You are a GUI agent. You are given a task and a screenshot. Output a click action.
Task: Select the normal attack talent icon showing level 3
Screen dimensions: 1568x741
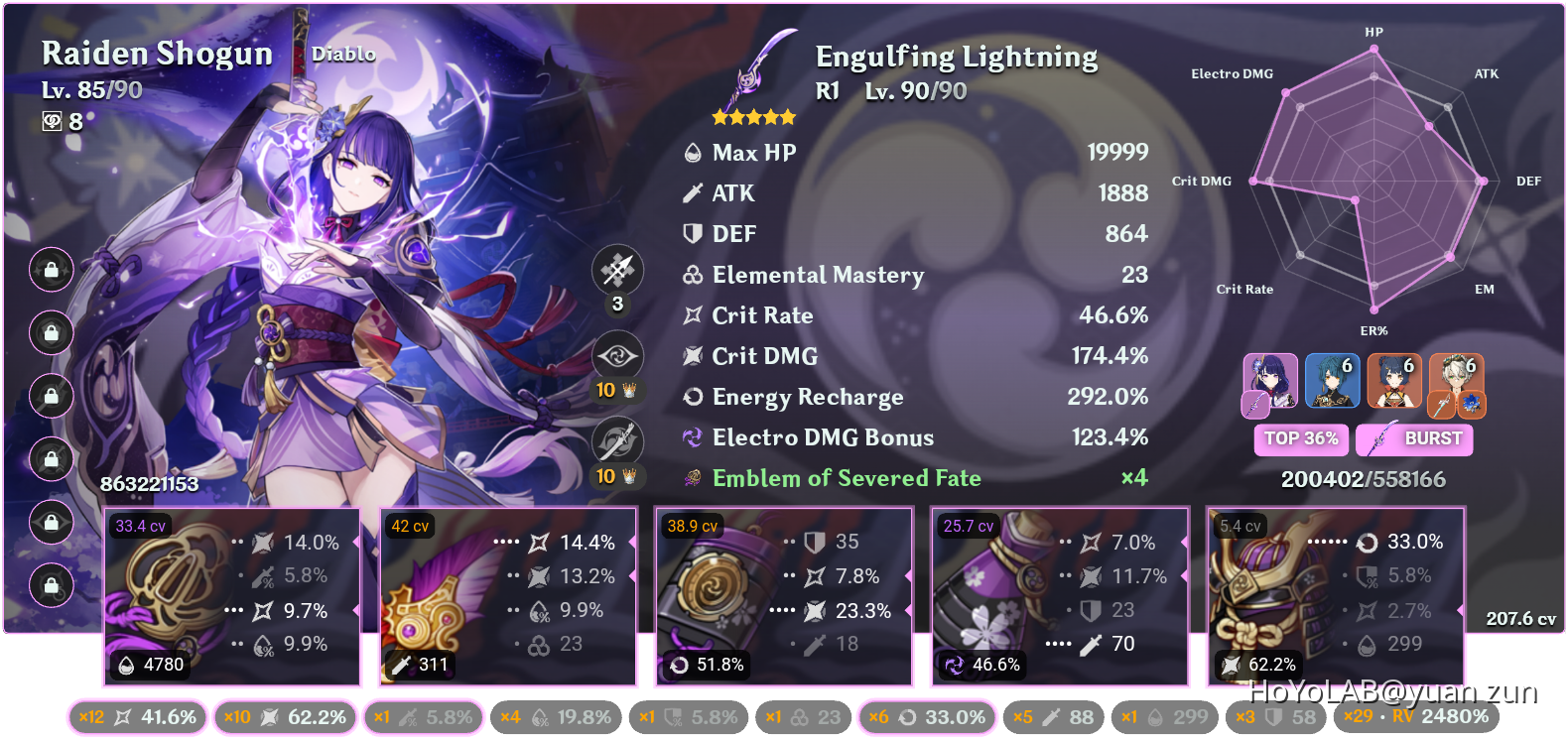pyautogui.click(x=617, y=269)
